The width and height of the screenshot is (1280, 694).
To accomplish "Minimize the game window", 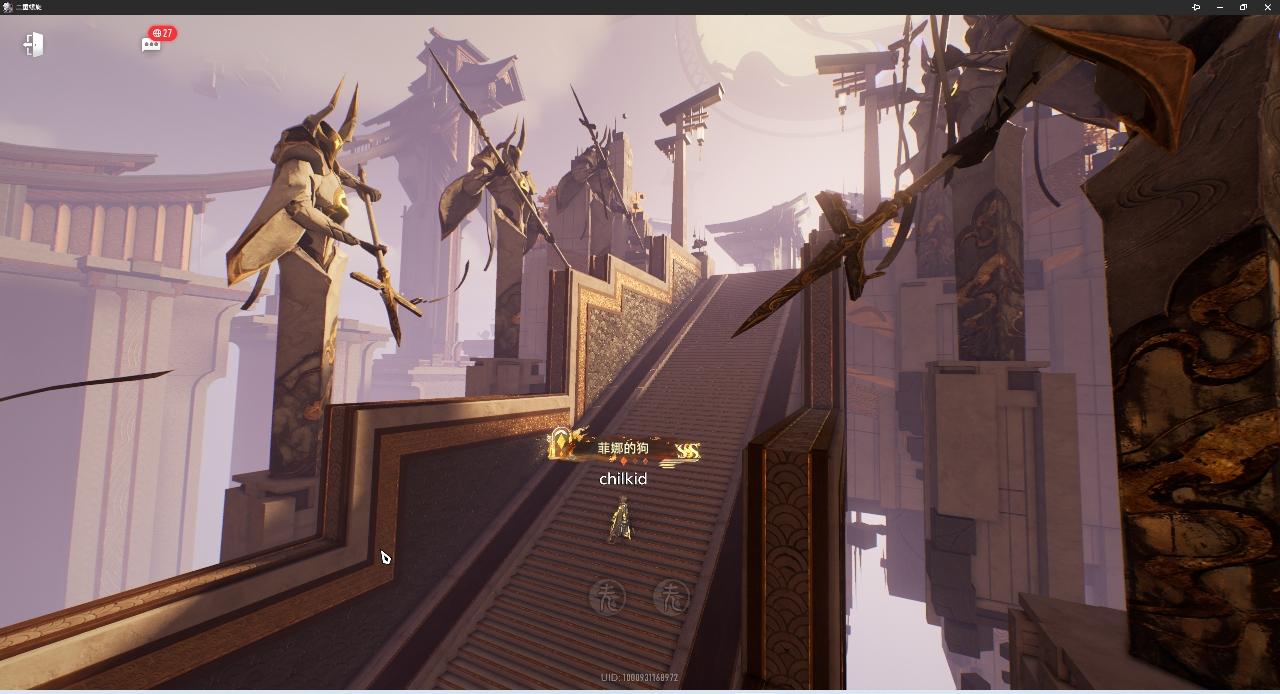I will pos(1220,7).
